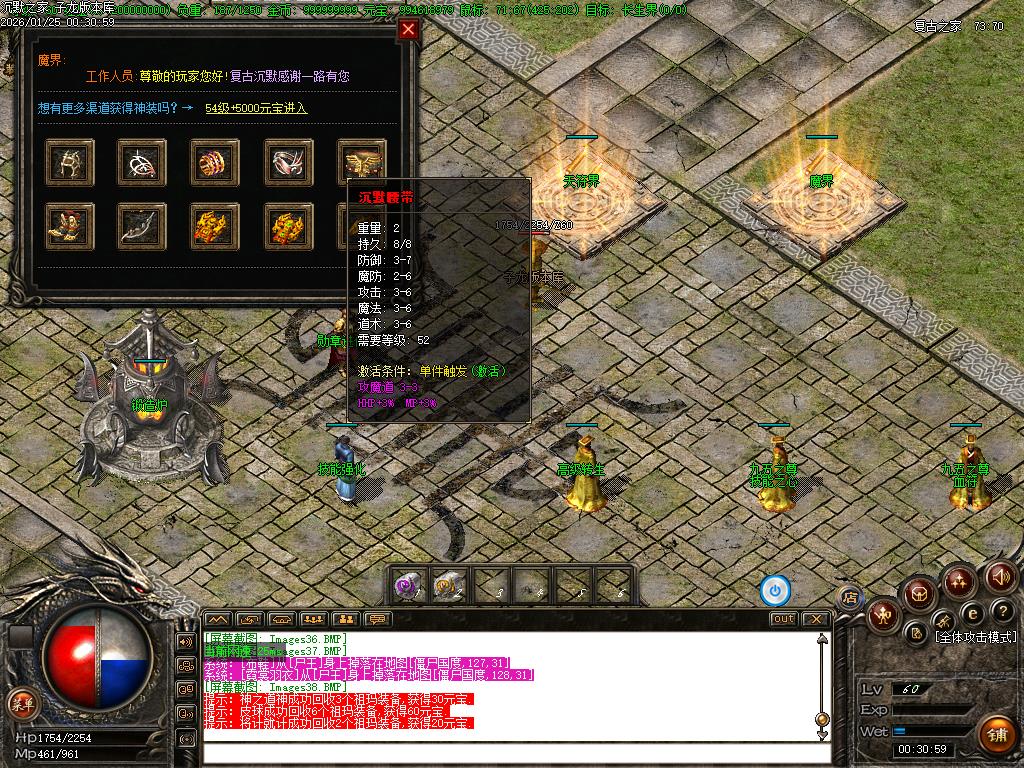Choose the curved blade weapon icon
The image size is (1024, 768).
pyautogui.click(x=142, y=226)
